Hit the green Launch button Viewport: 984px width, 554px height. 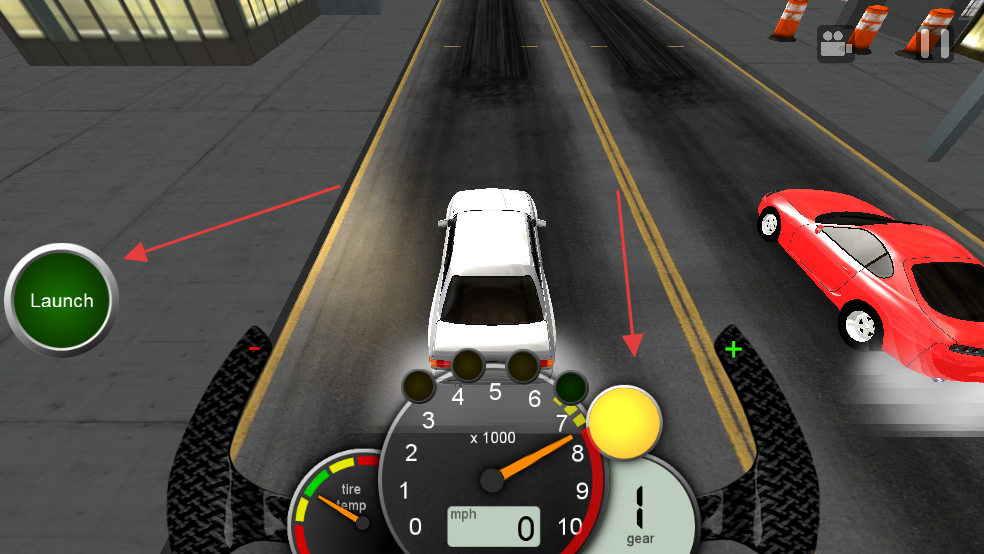click(x=61, y=300)
